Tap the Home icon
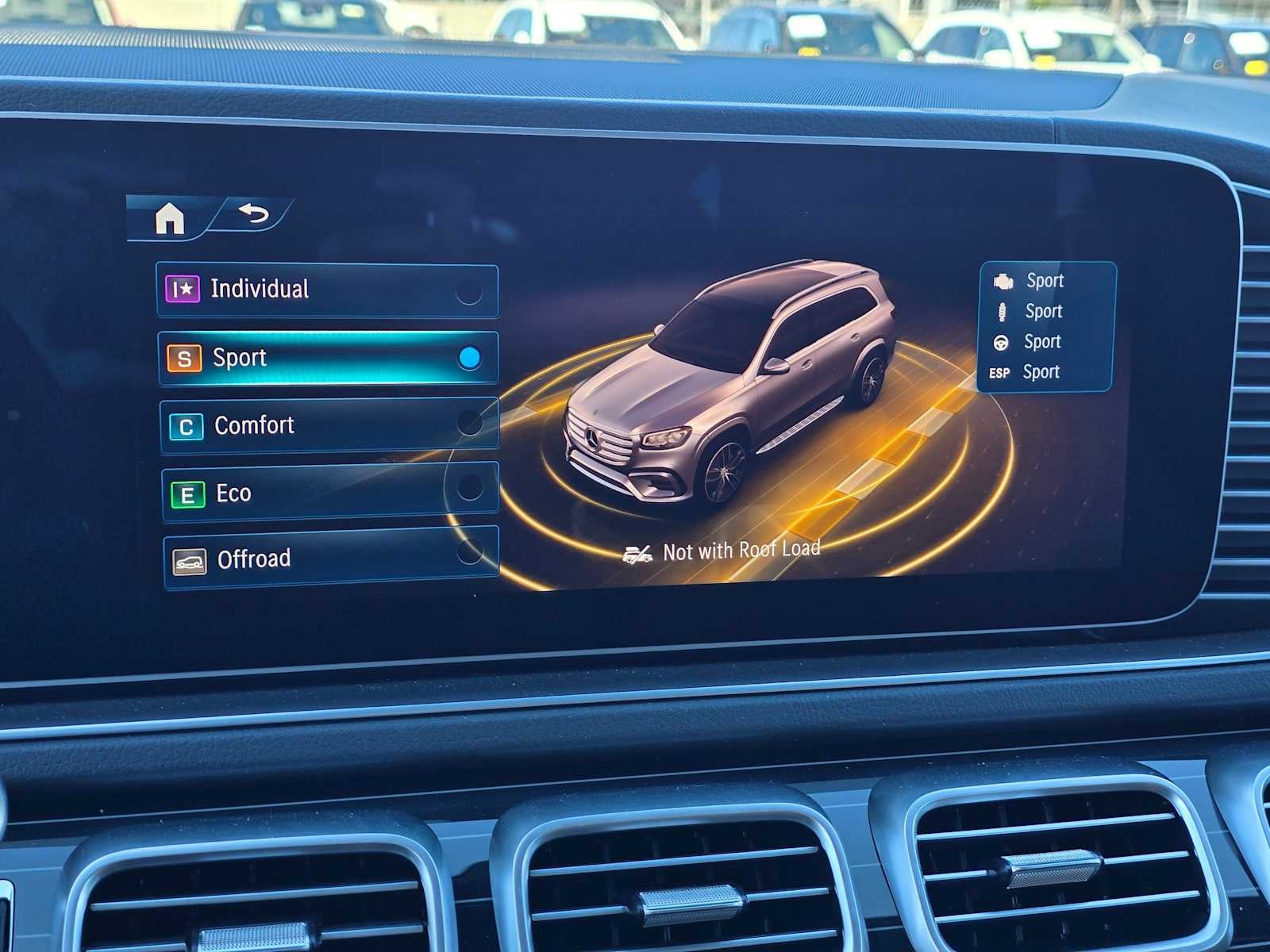The width and height of the screenshot is (1270, 952). click(171, 217)
